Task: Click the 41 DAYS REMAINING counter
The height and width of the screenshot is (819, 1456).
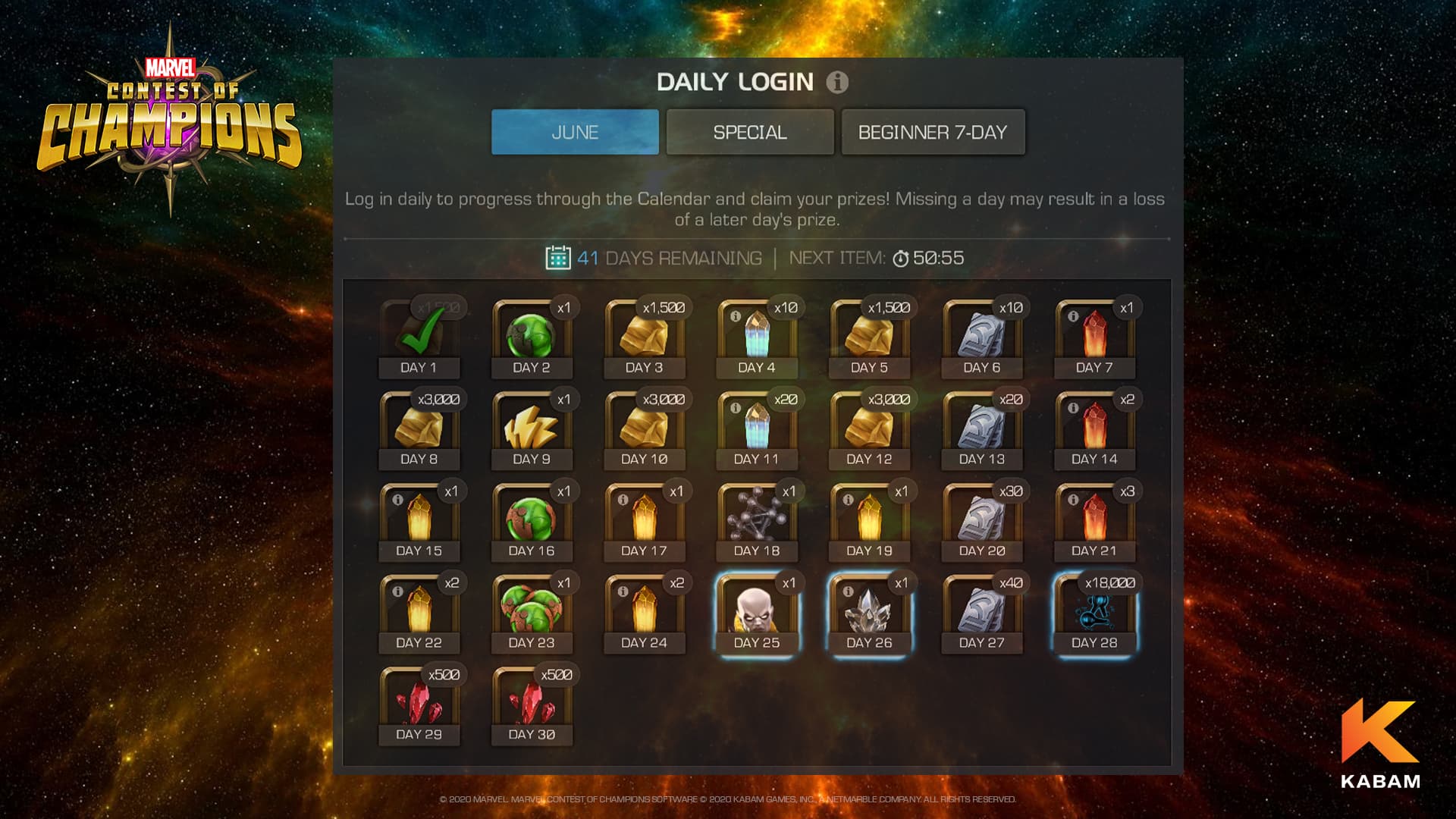Action: [x=669, y=257]
